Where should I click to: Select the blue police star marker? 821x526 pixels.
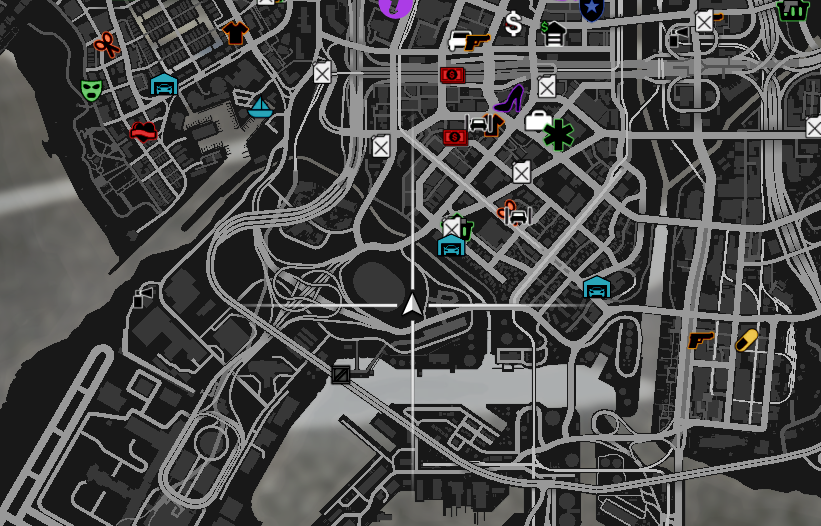pyautogui.click(x=591, y=9)
